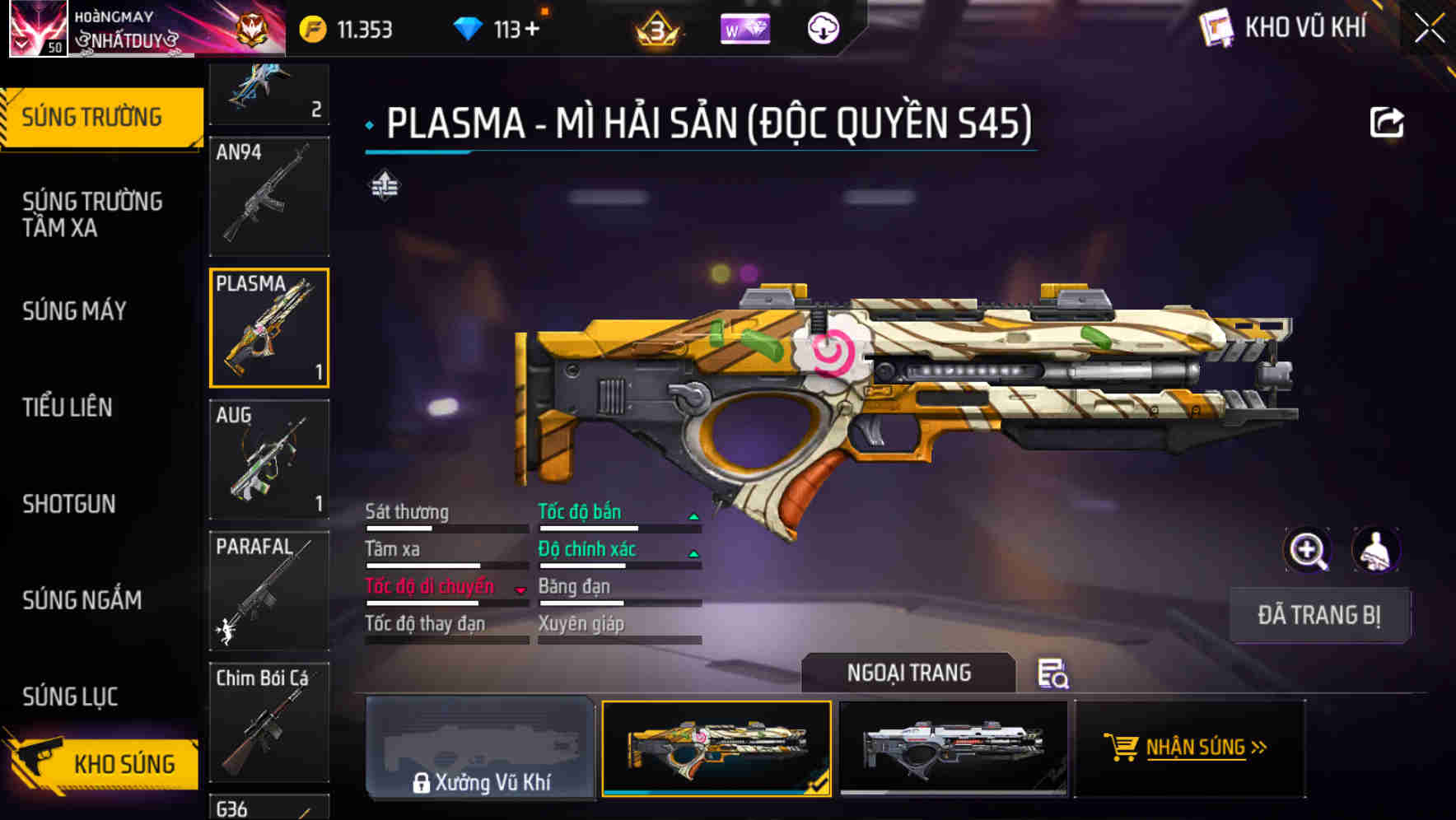1456x820 pixels.
Task: Click the Sát thương stat bar
Action: click(x=445, y=529)
